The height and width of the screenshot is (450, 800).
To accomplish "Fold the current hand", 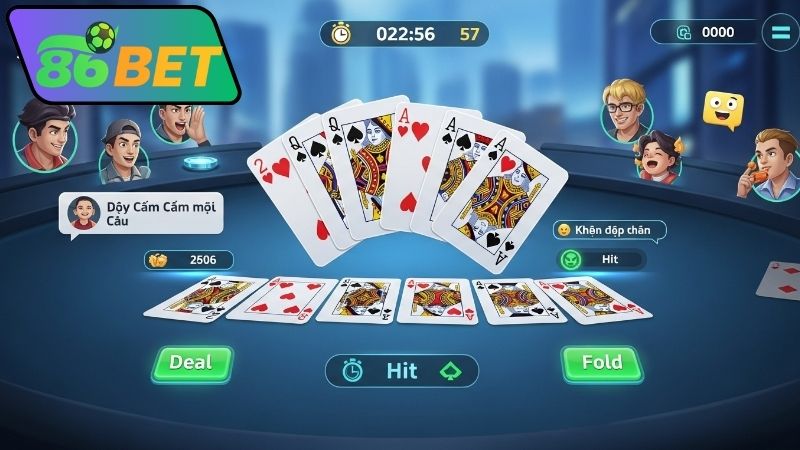I will [x=600, y=363].
